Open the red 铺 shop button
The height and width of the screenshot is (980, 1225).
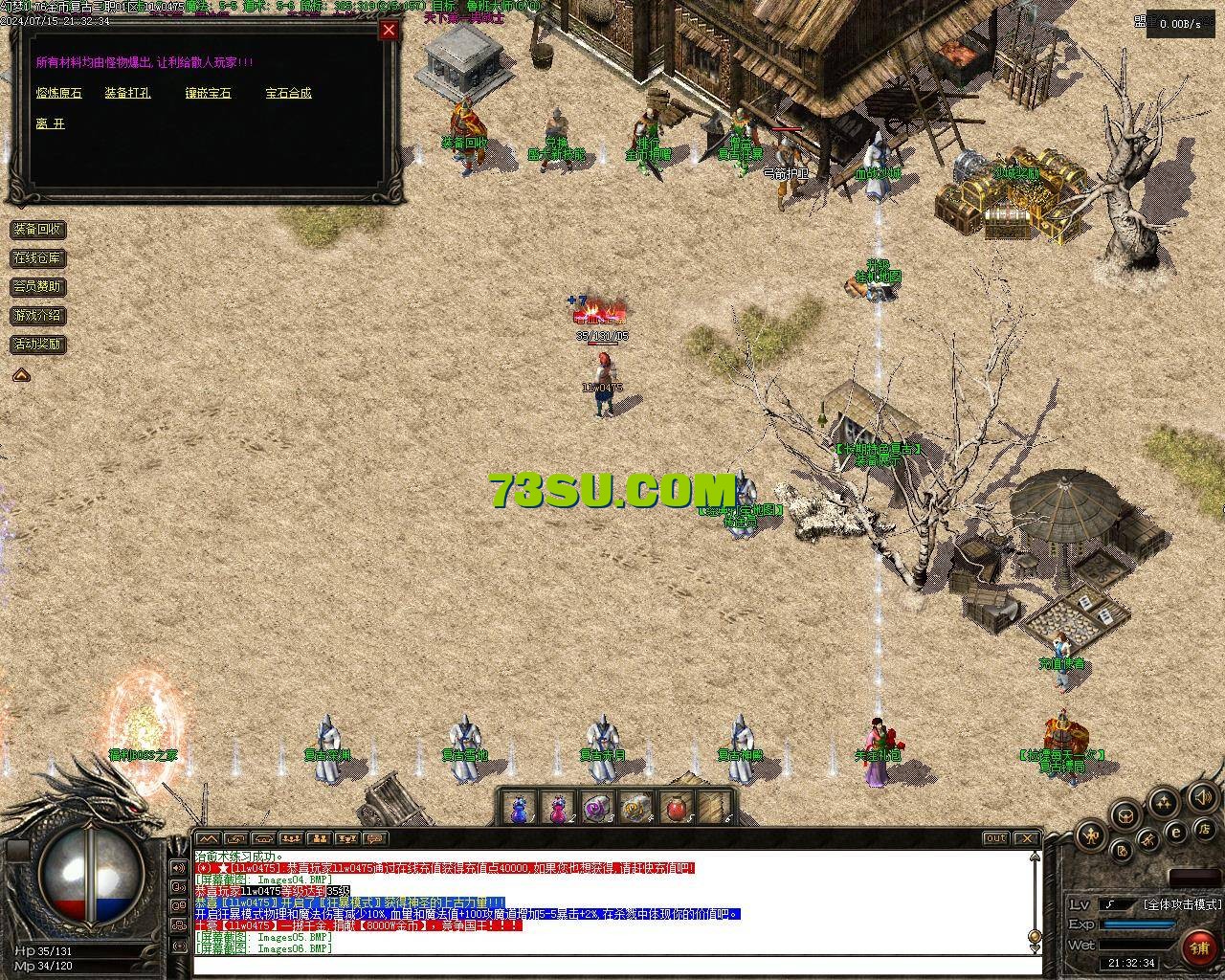pos(1198,947)
